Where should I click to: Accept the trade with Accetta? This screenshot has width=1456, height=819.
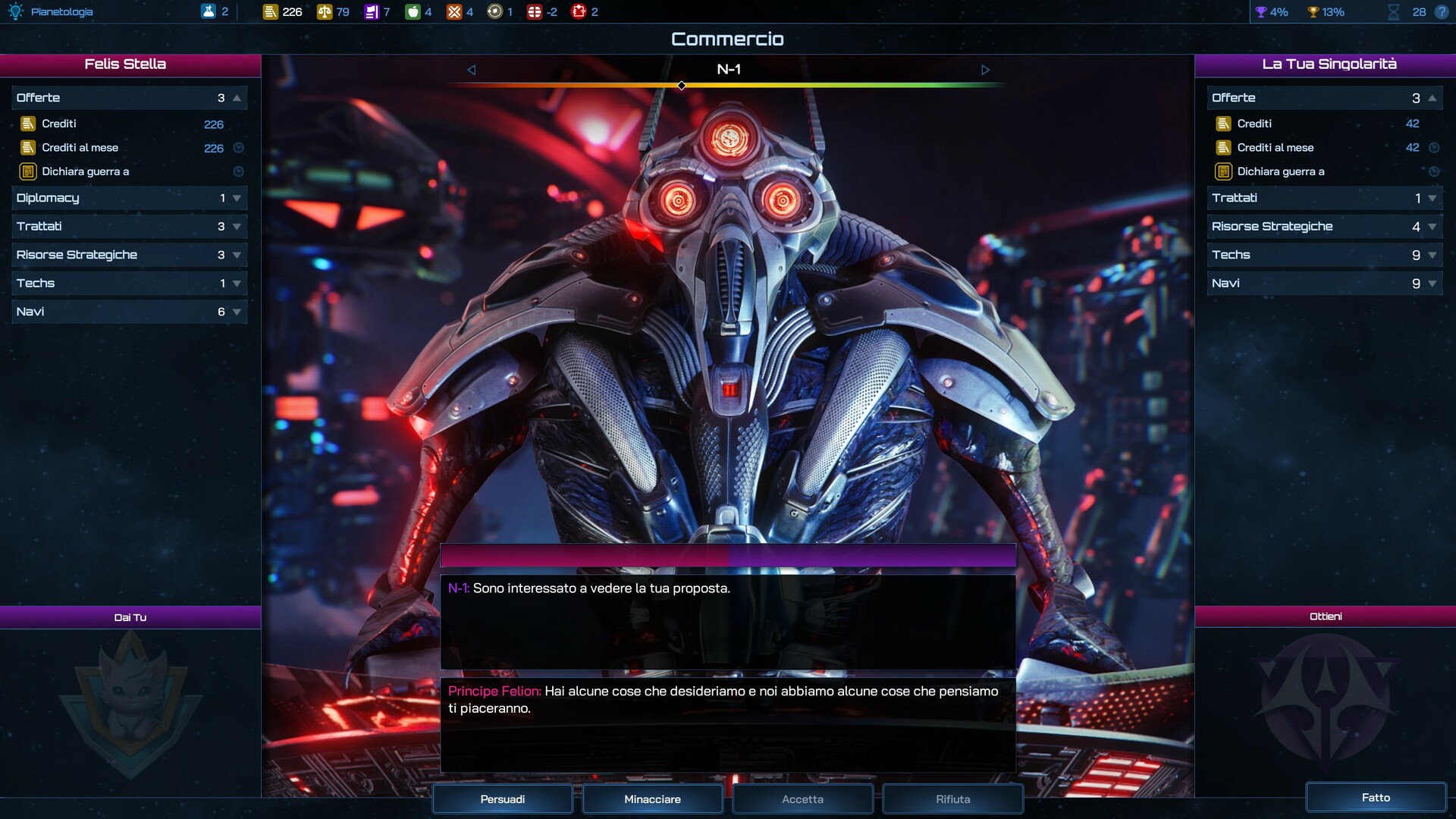(x=802, y=799)
